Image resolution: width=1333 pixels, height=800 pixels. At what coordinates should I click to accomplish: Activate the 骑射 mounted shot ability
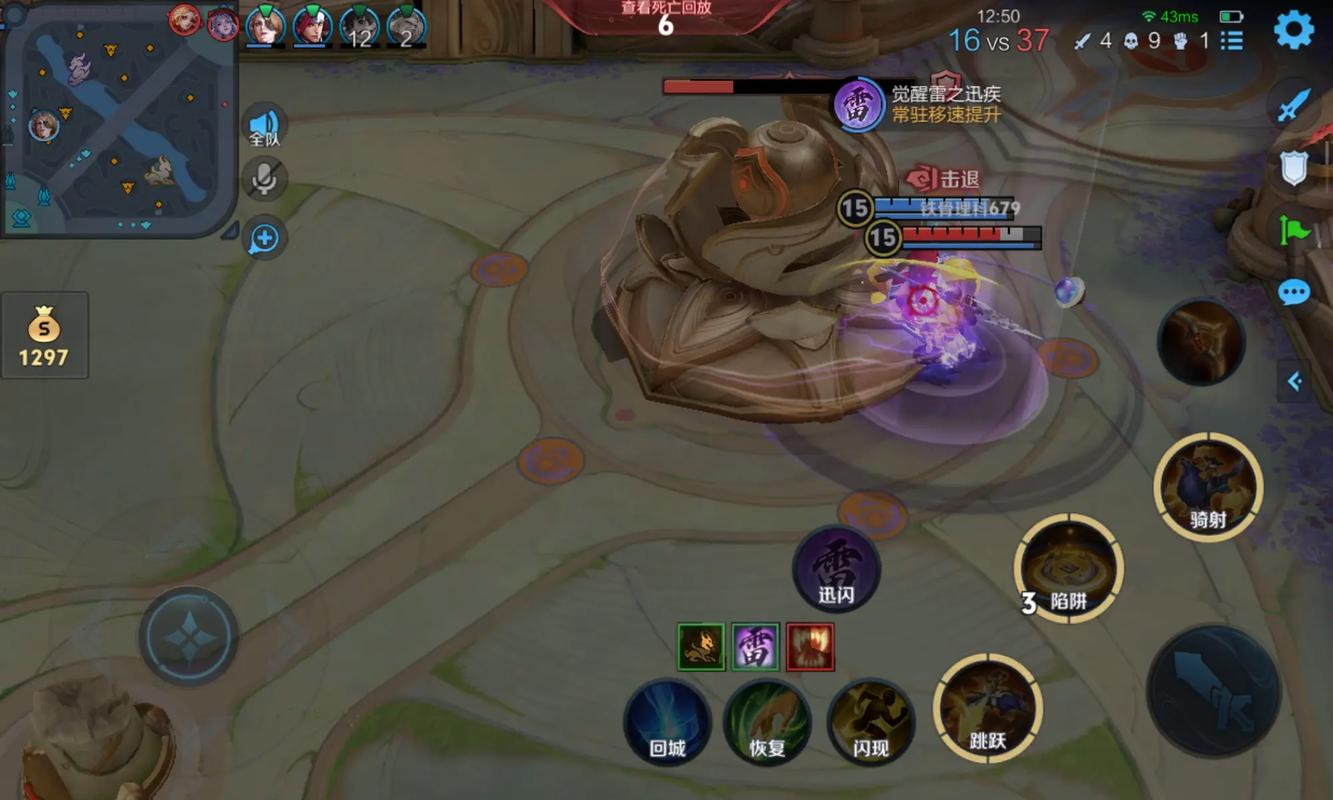click(x=1208, y=487)
